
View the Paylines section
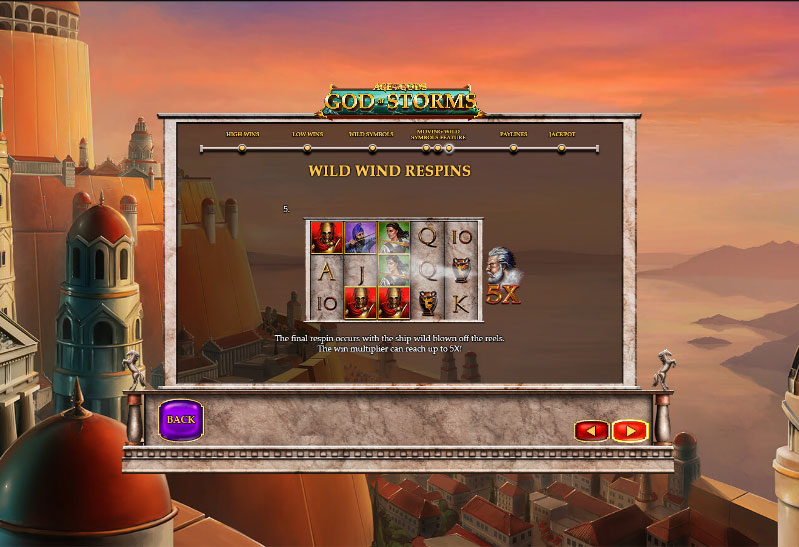pos(514,148)
